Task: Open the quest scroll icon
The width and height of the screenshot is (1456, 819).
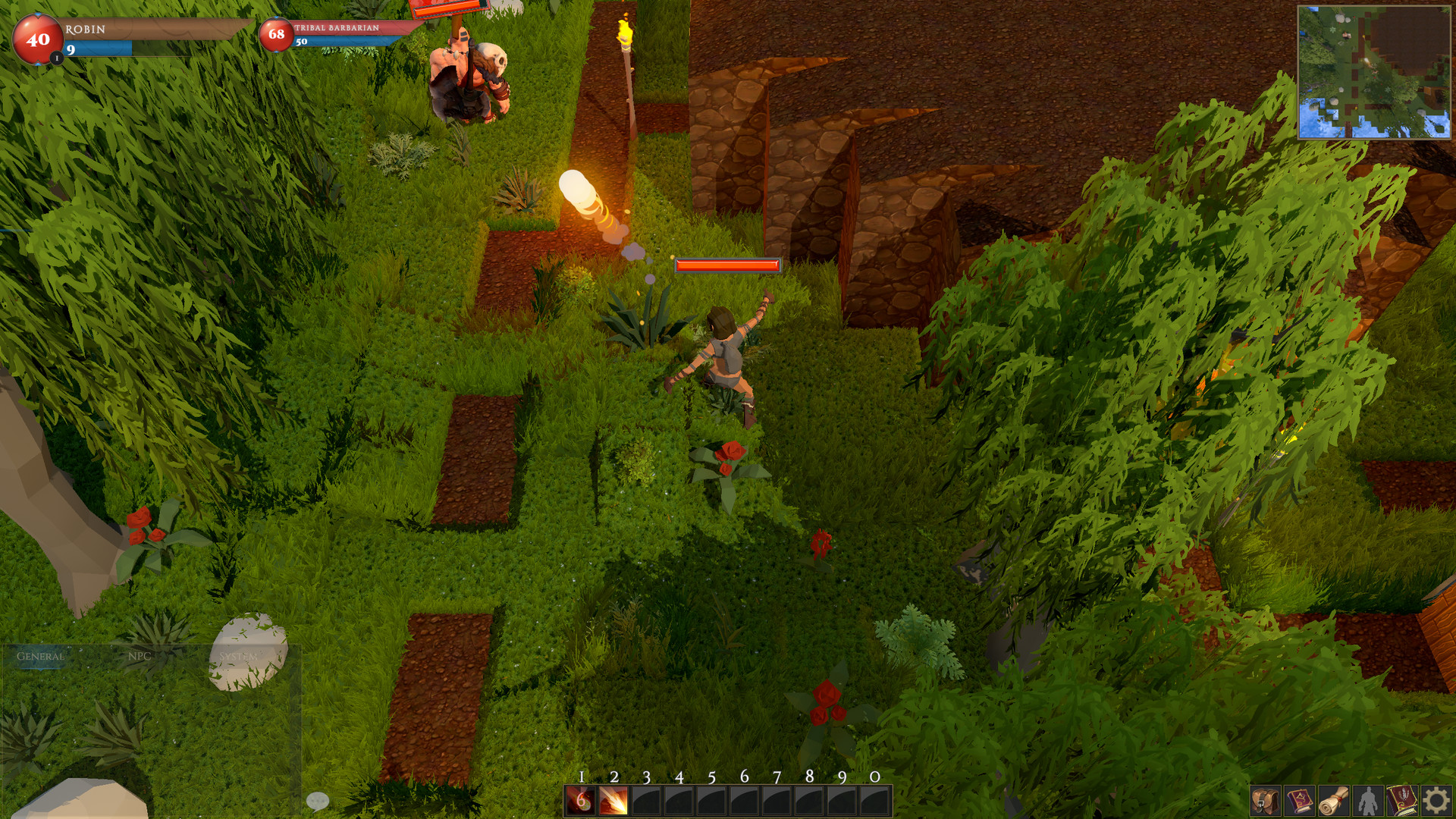Action: [1334, 801]
